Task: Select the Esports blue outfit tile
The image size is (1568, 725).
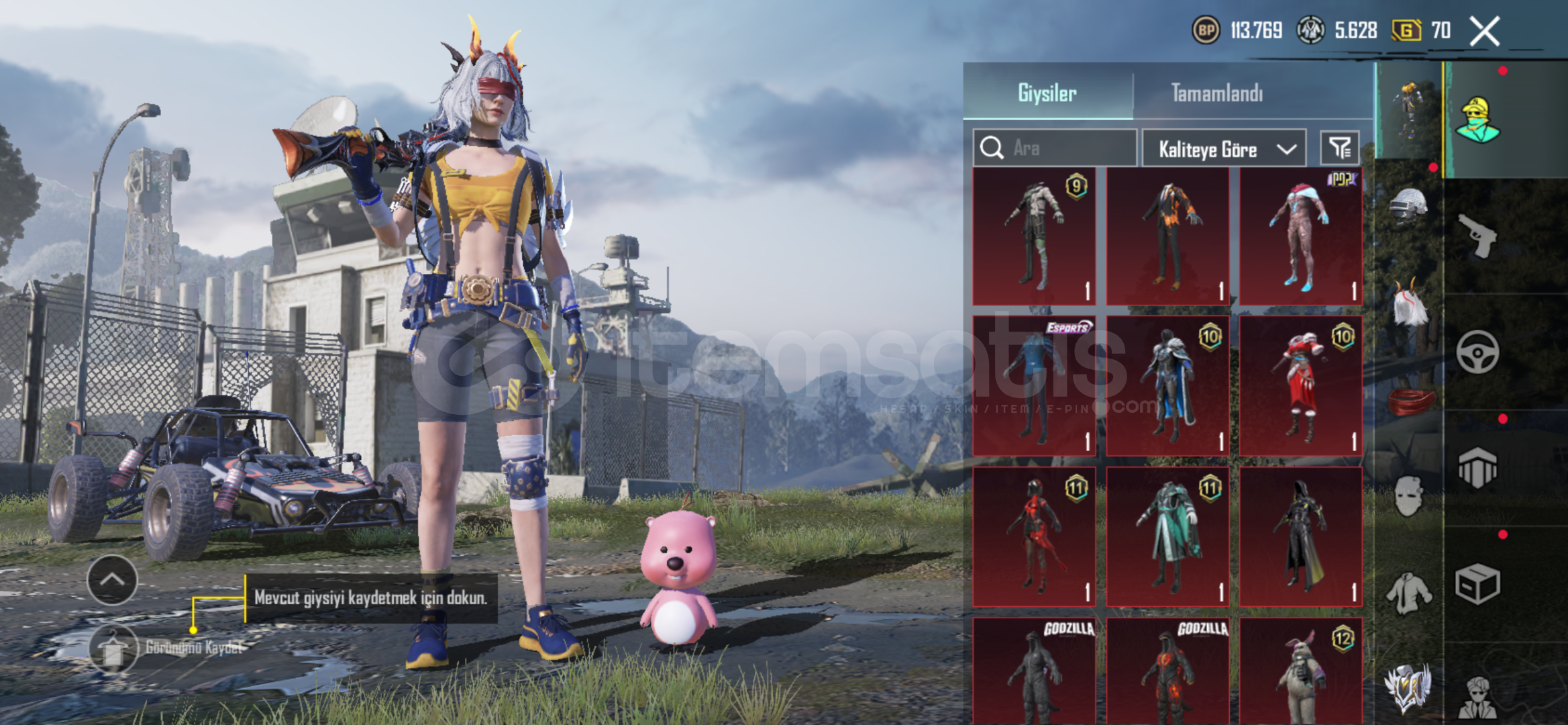Action: (x=1034, y=386)
